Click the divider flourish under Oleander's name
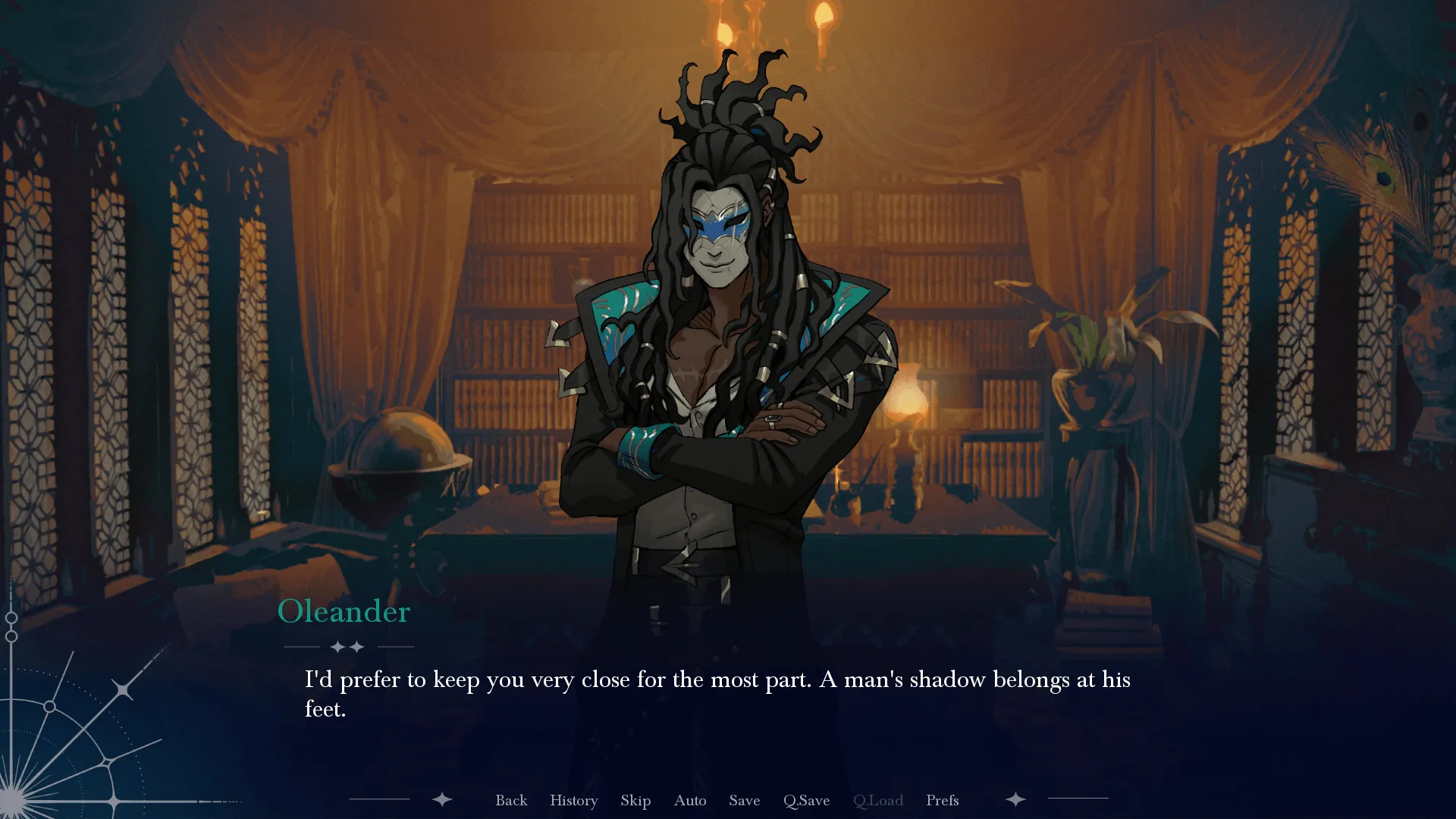This screenshot has height=819, width=1456. 347,647
